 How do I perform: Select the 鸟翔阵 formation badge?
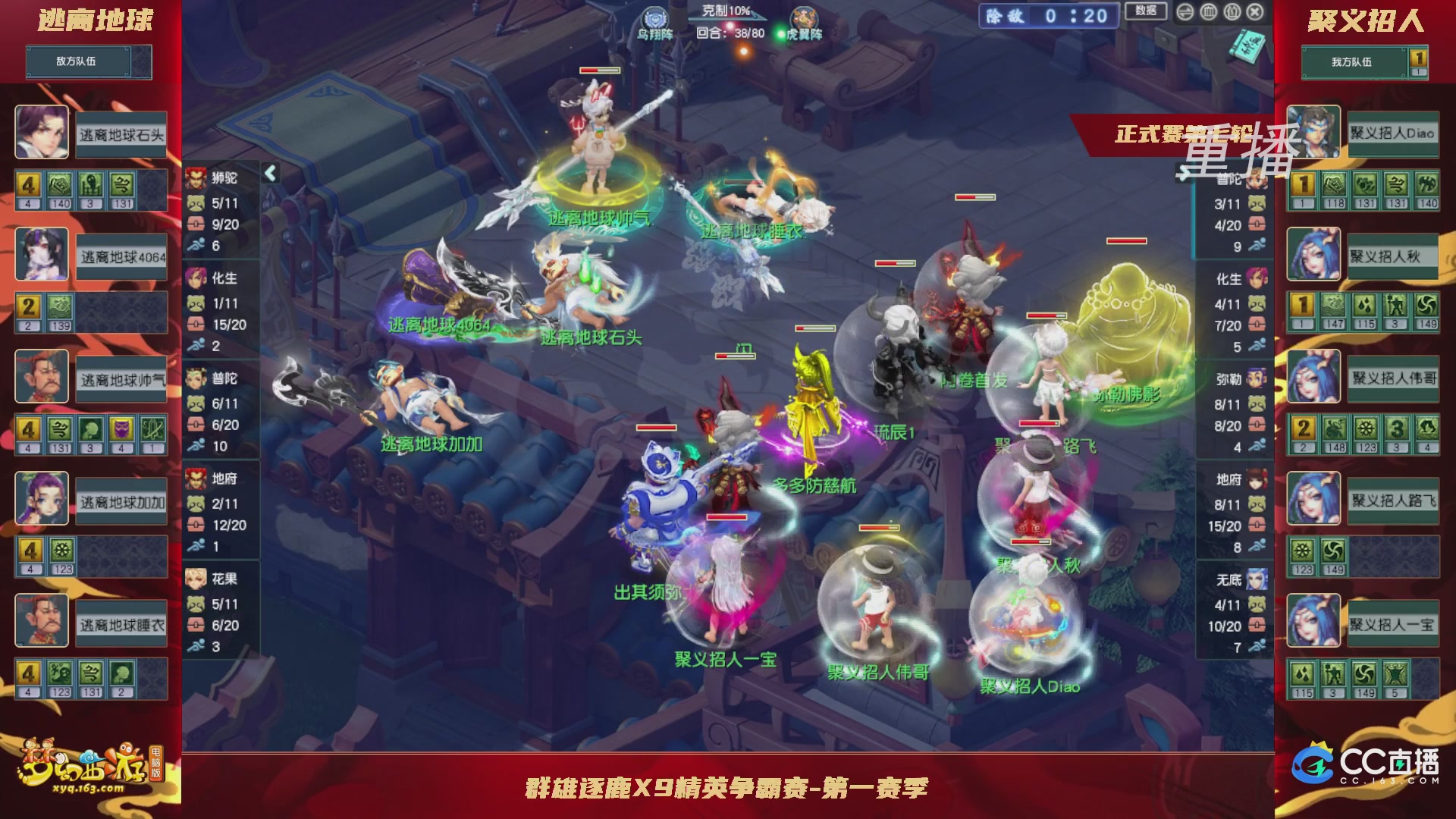point(656,17)
